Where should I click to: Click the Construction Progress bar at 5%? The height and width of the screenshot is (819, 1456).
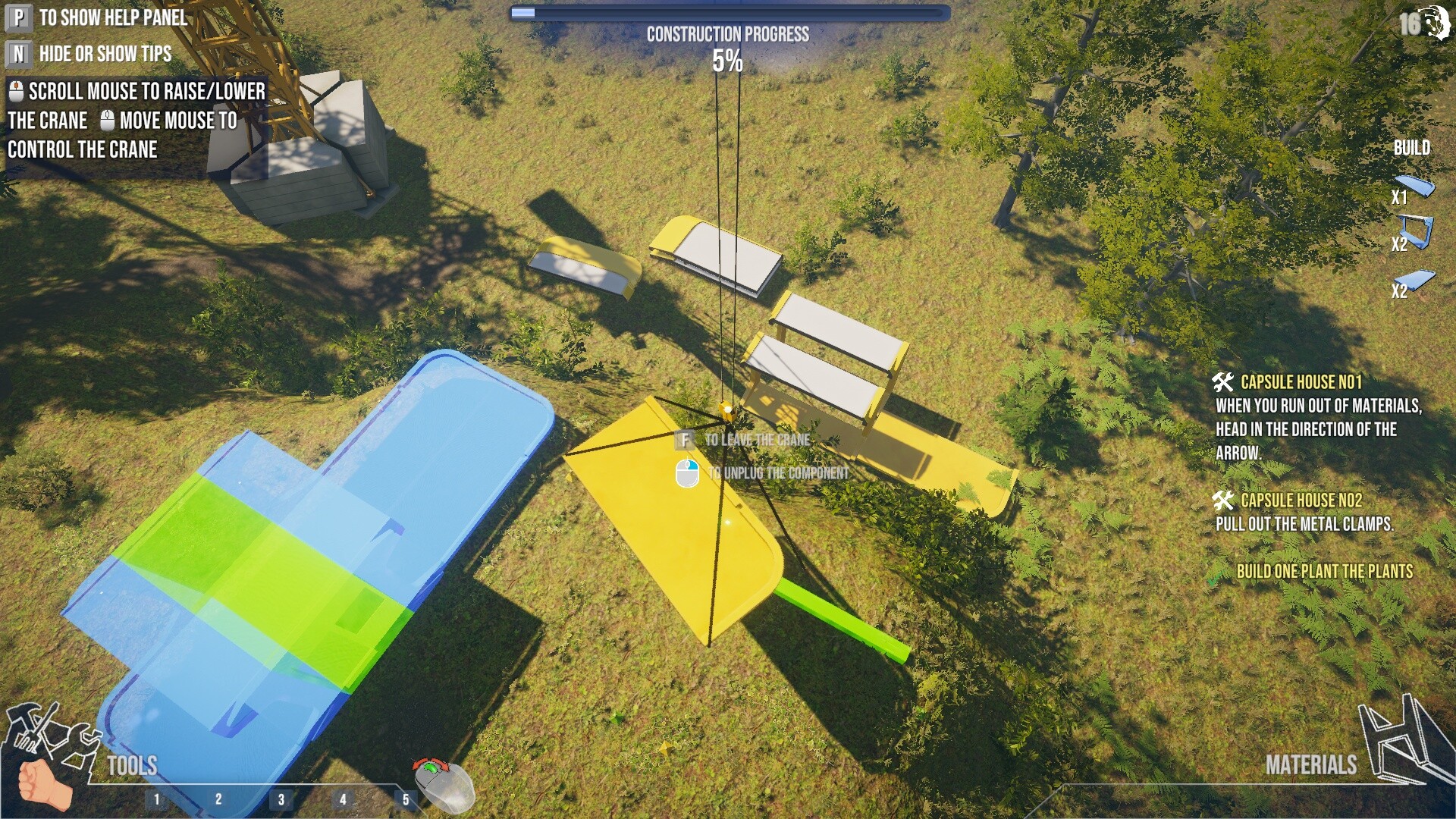click(x=728, y=12)
